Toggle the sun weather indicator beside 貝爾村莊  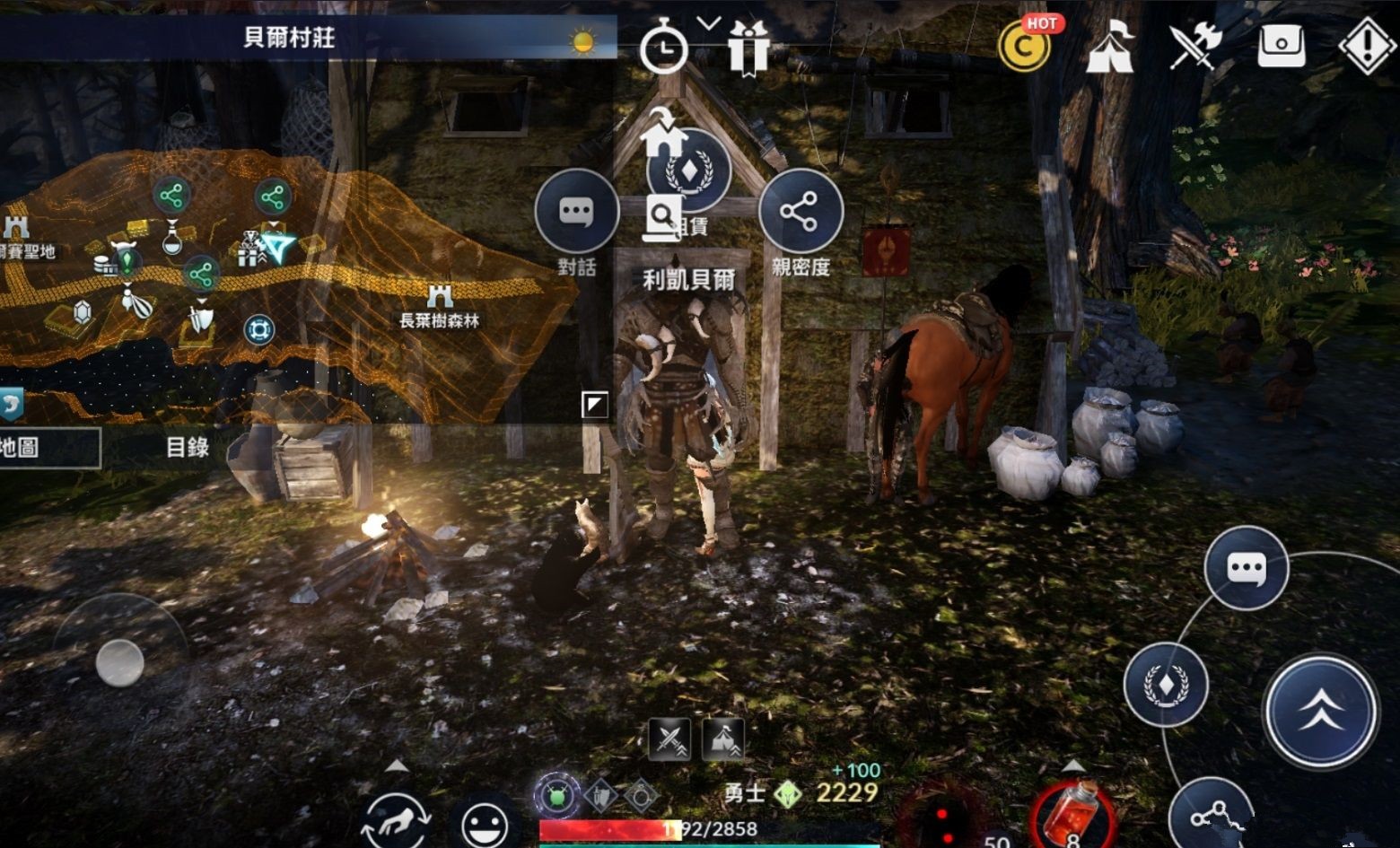click(584, 42)
